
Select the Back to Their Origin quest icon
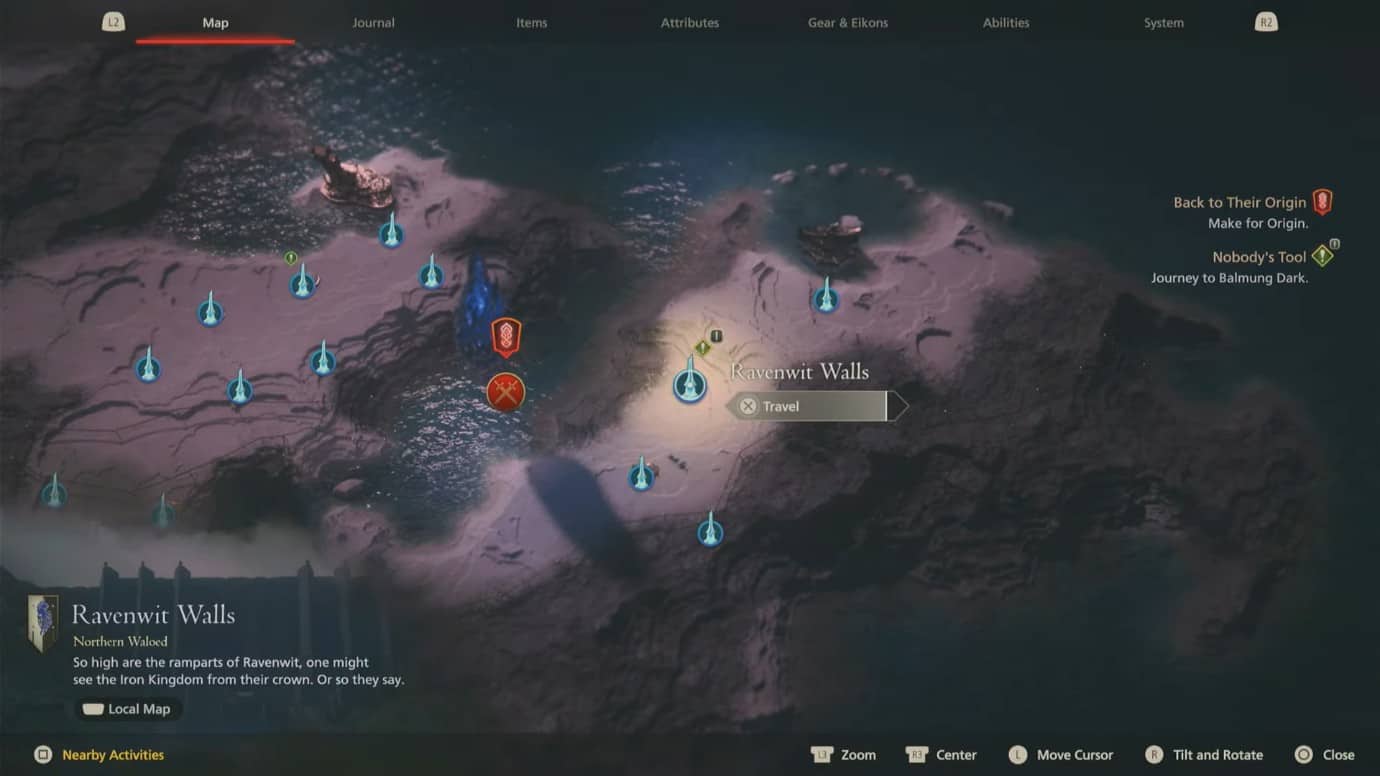point(1322,200)
